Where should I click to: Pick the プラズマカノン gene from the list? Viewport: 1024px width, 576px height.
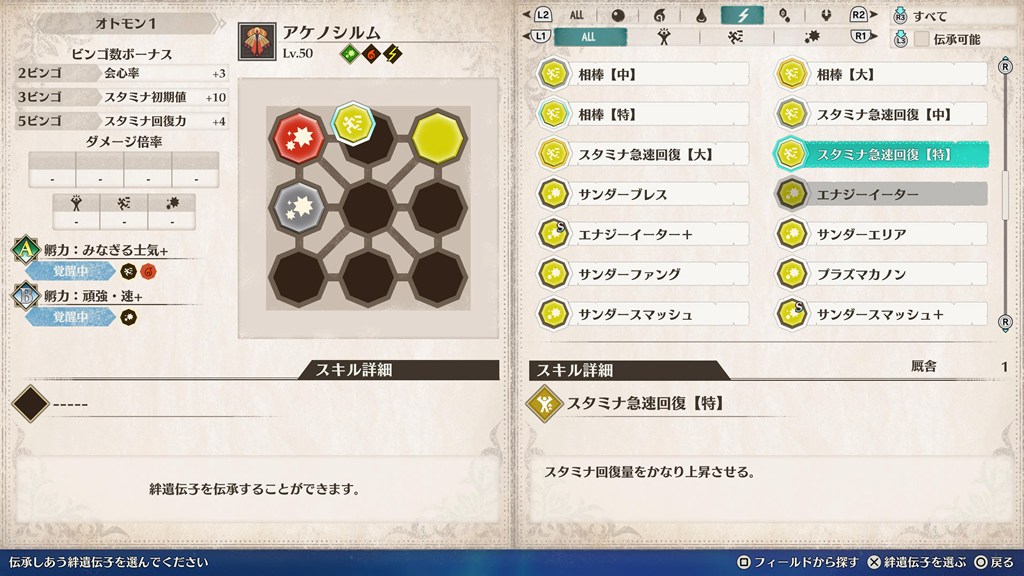[881, 274]
